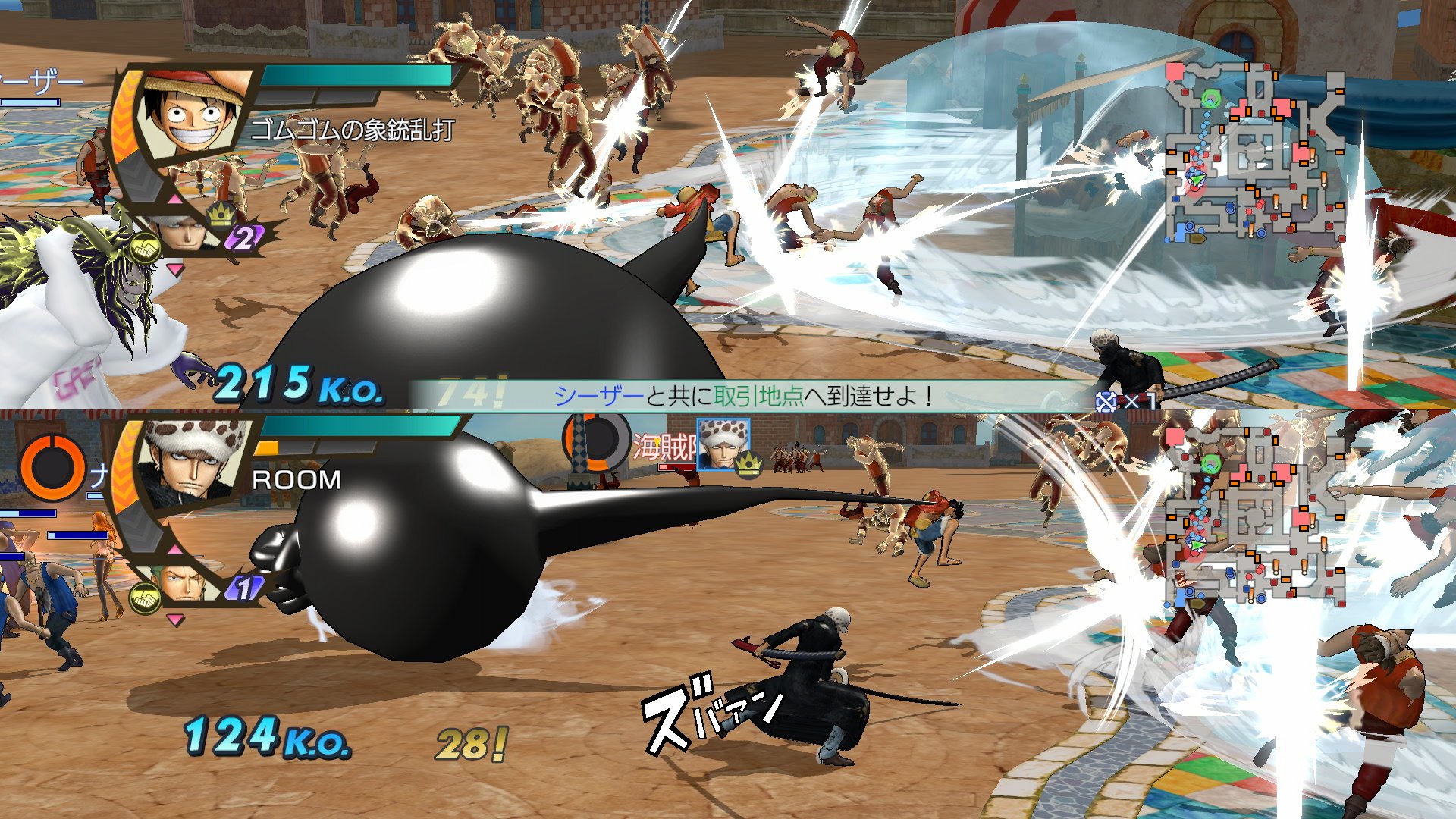Open the lower screen's minimap
The width and height of the screenshot is (1456, 819).
pos(1255,516)
